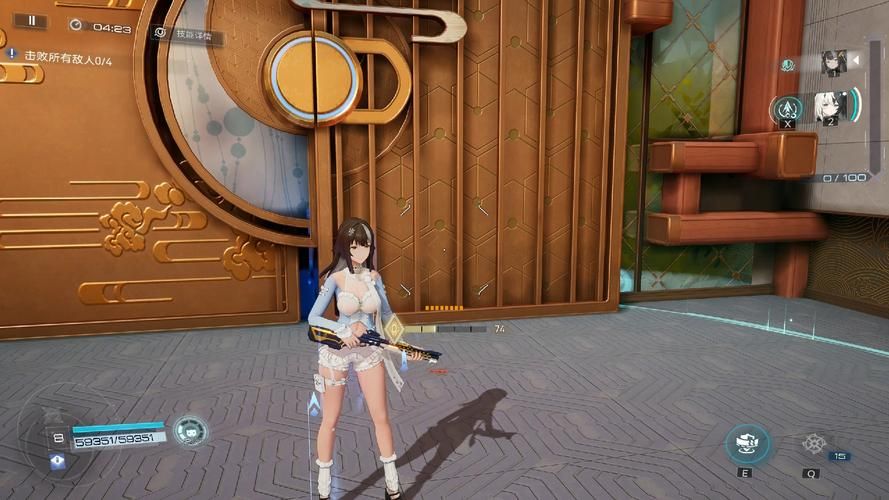Activate the support skill icon labeled X
Image resolution: width=889 pixels, height=500 pixels.
[x=787, y=109]
